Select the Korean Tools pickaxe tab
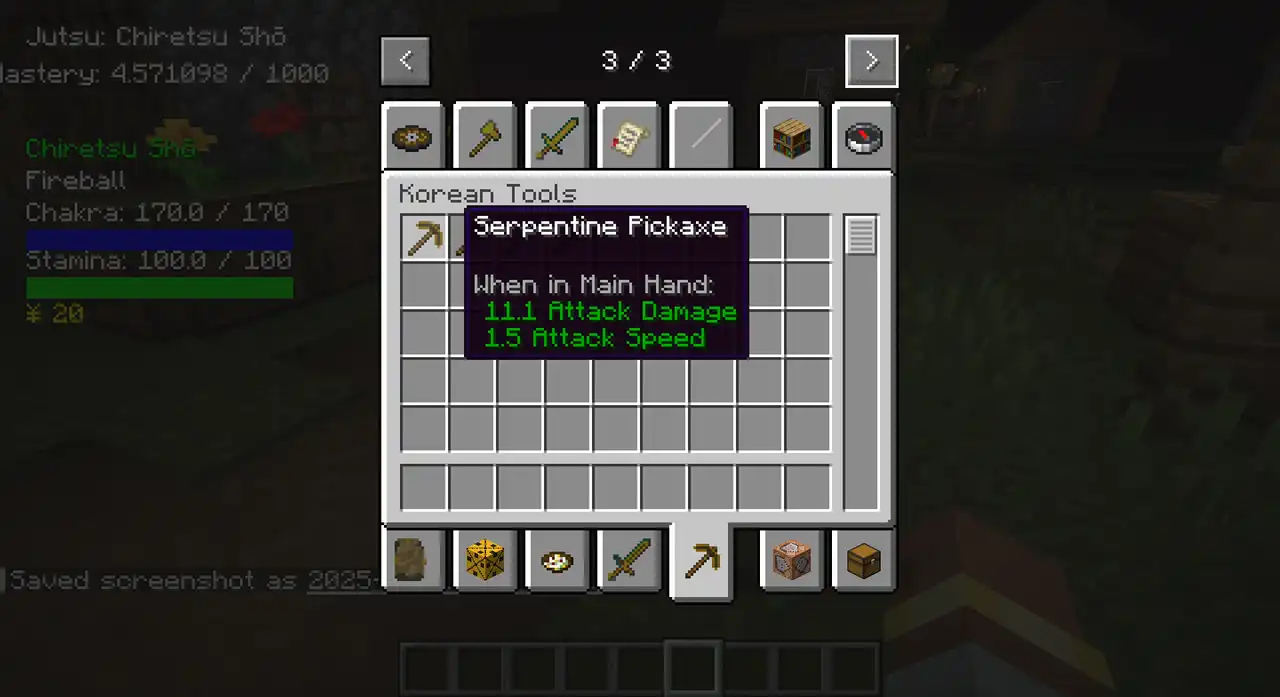Viewport: 1280px width, 697px height. [x=700, y=562]
